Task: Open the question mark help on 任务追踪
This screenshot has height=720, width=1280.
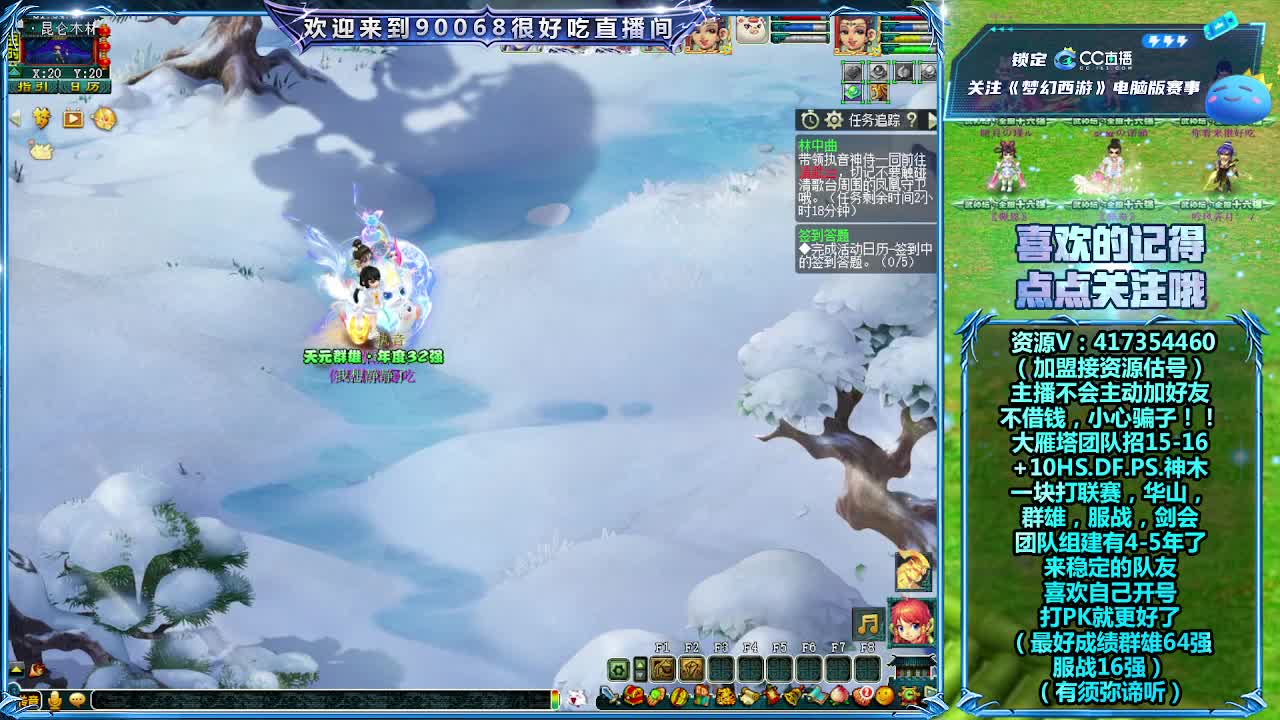Action: tap(913, 118)
